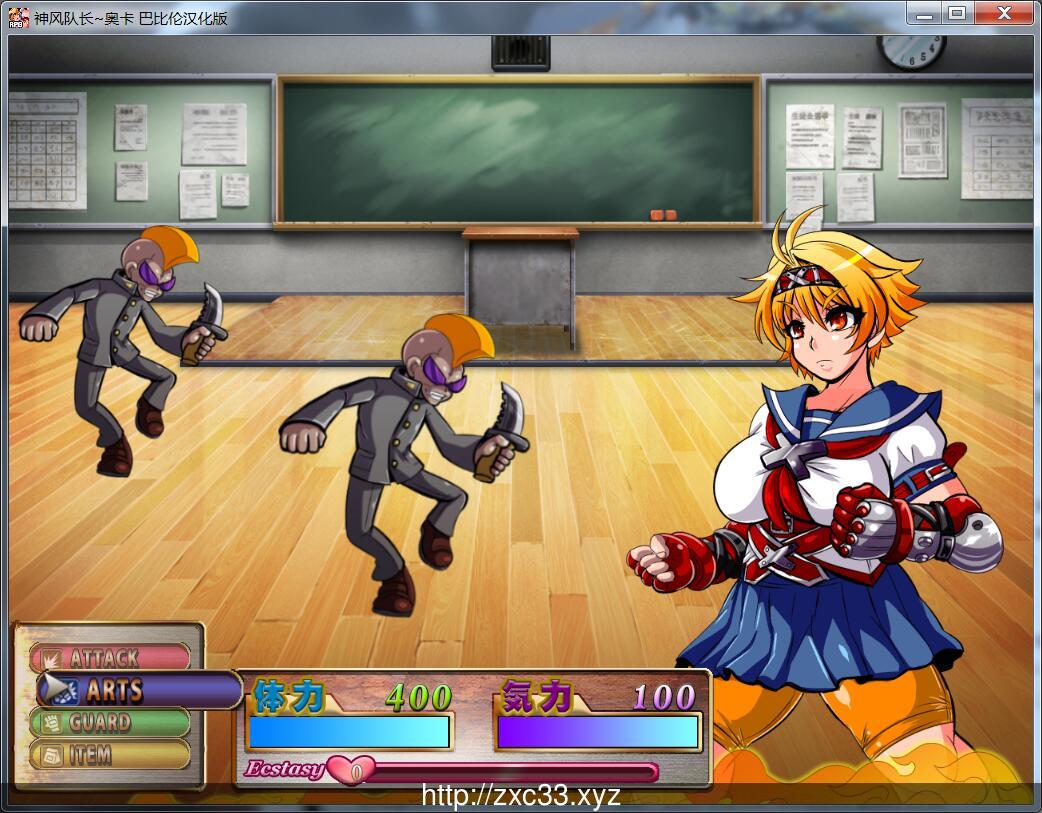Open the ITEM command
1042x813 pixels.
coord(108,755)
